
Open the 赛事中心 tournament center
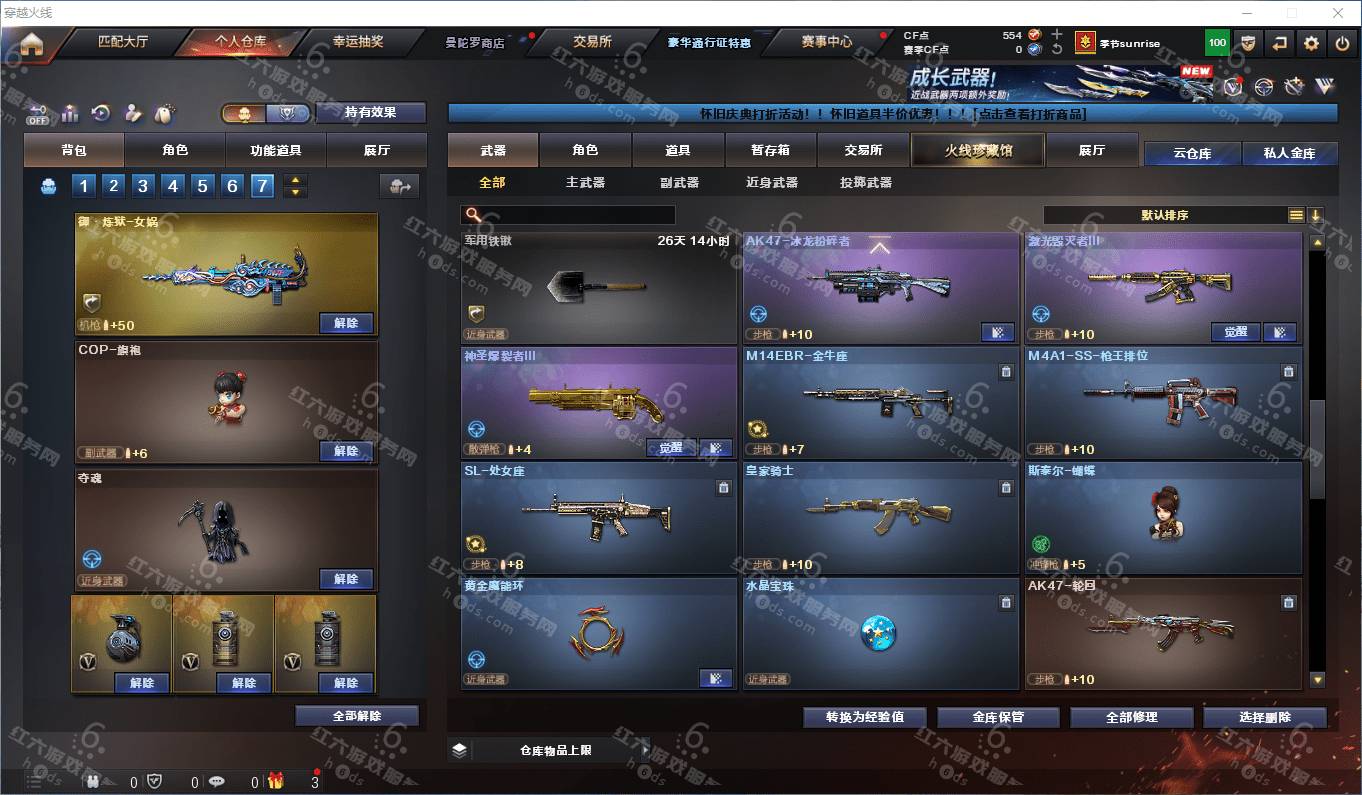pos(826,42)
